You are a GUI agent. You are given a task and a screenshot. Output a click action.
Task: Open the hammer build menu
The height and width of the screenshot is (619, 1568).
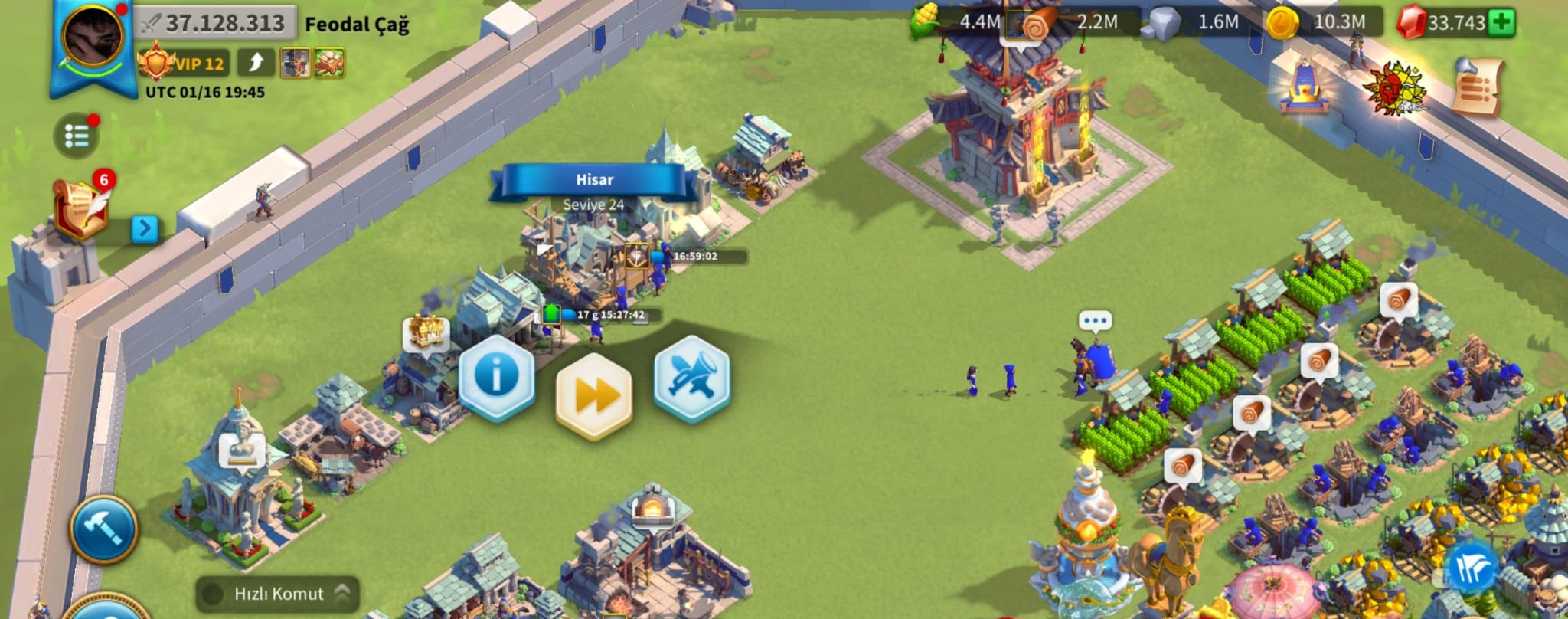point(104,529)
